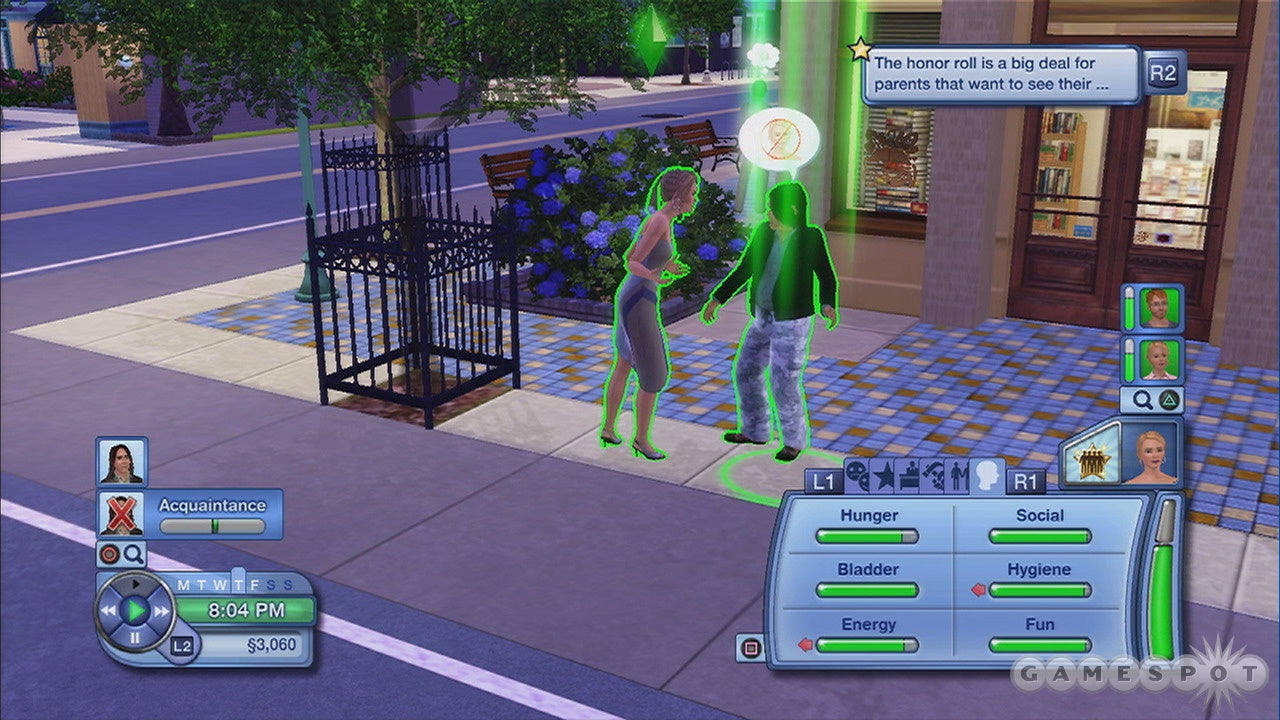Fast forward the game time
The width and height of the screenshot is (1280, 720).
pos(162,610)
